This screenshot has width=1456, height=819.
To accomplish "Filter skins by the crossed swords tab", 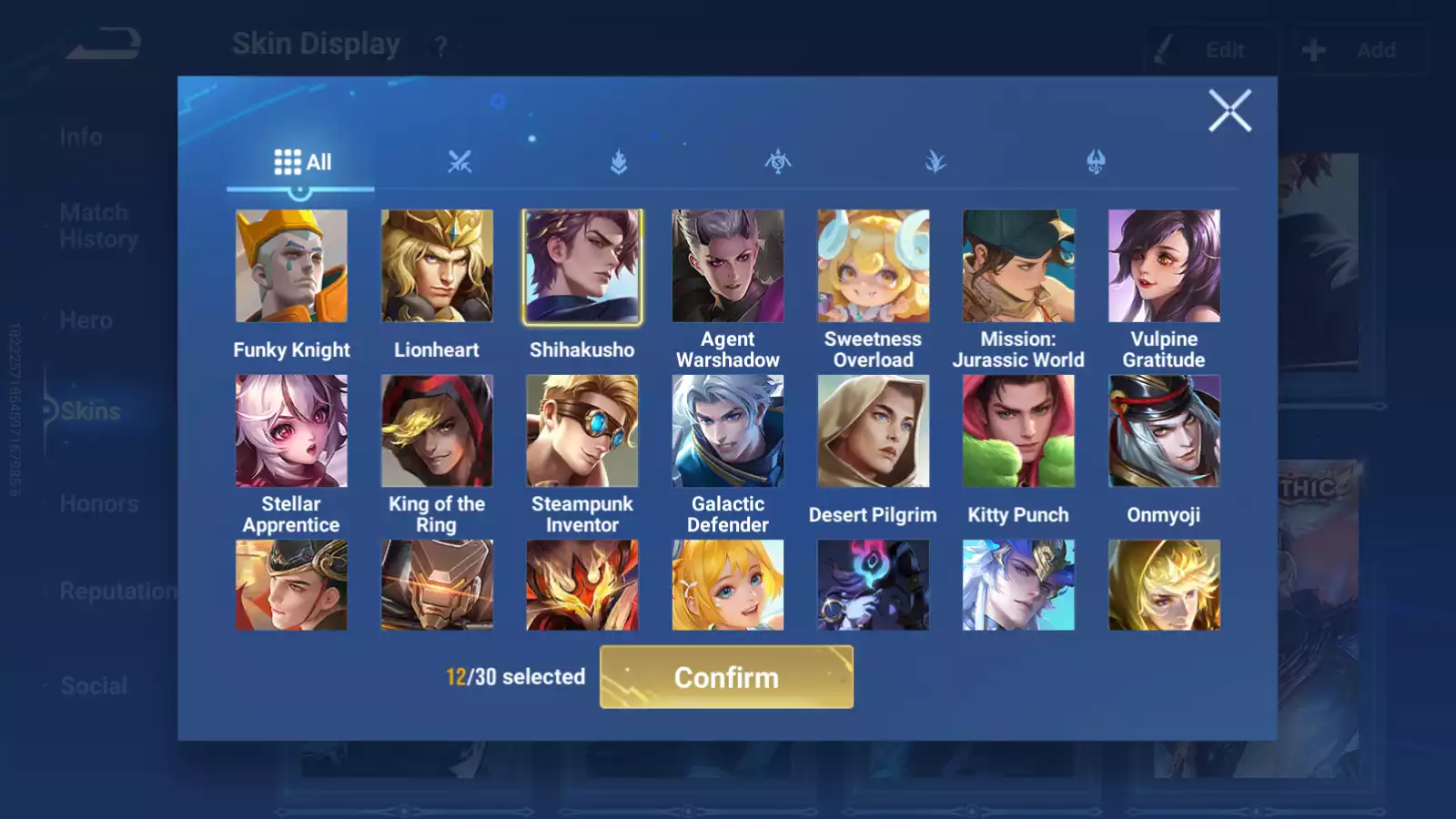I will [x=460, y=163].
